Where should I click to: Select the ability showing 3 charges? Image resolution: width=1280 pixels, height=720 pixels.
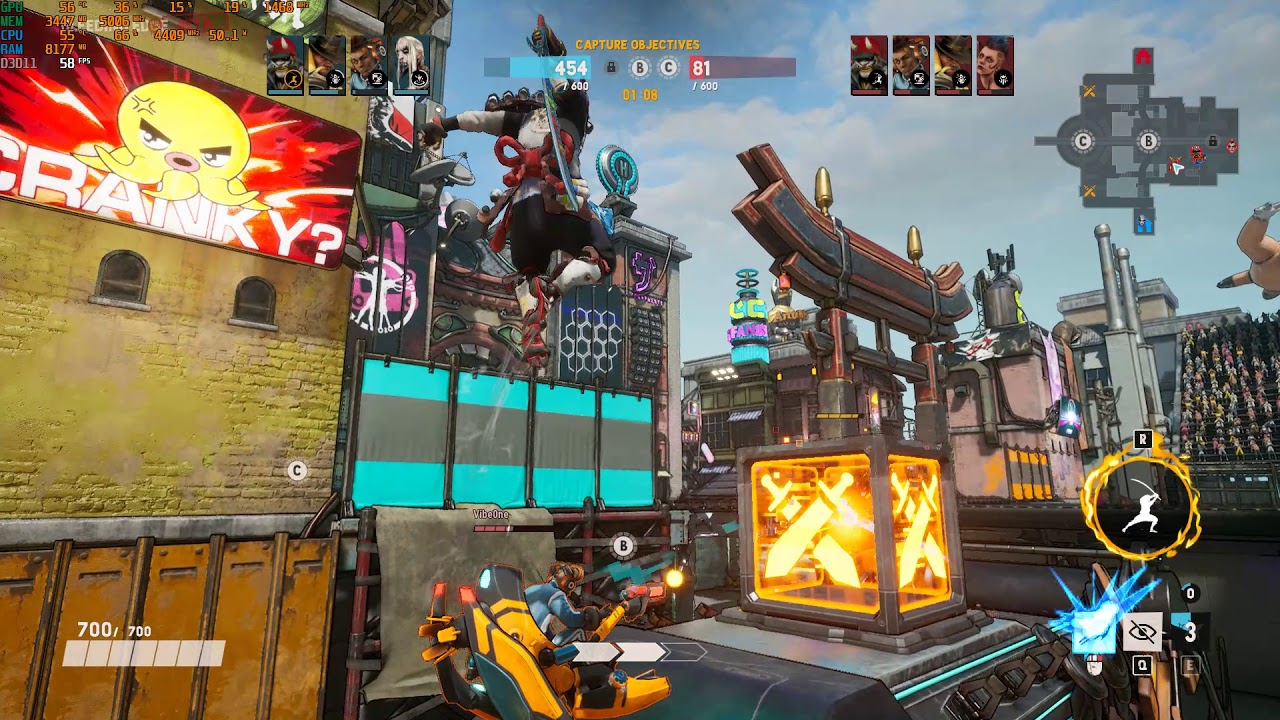tap(1189, 632)
